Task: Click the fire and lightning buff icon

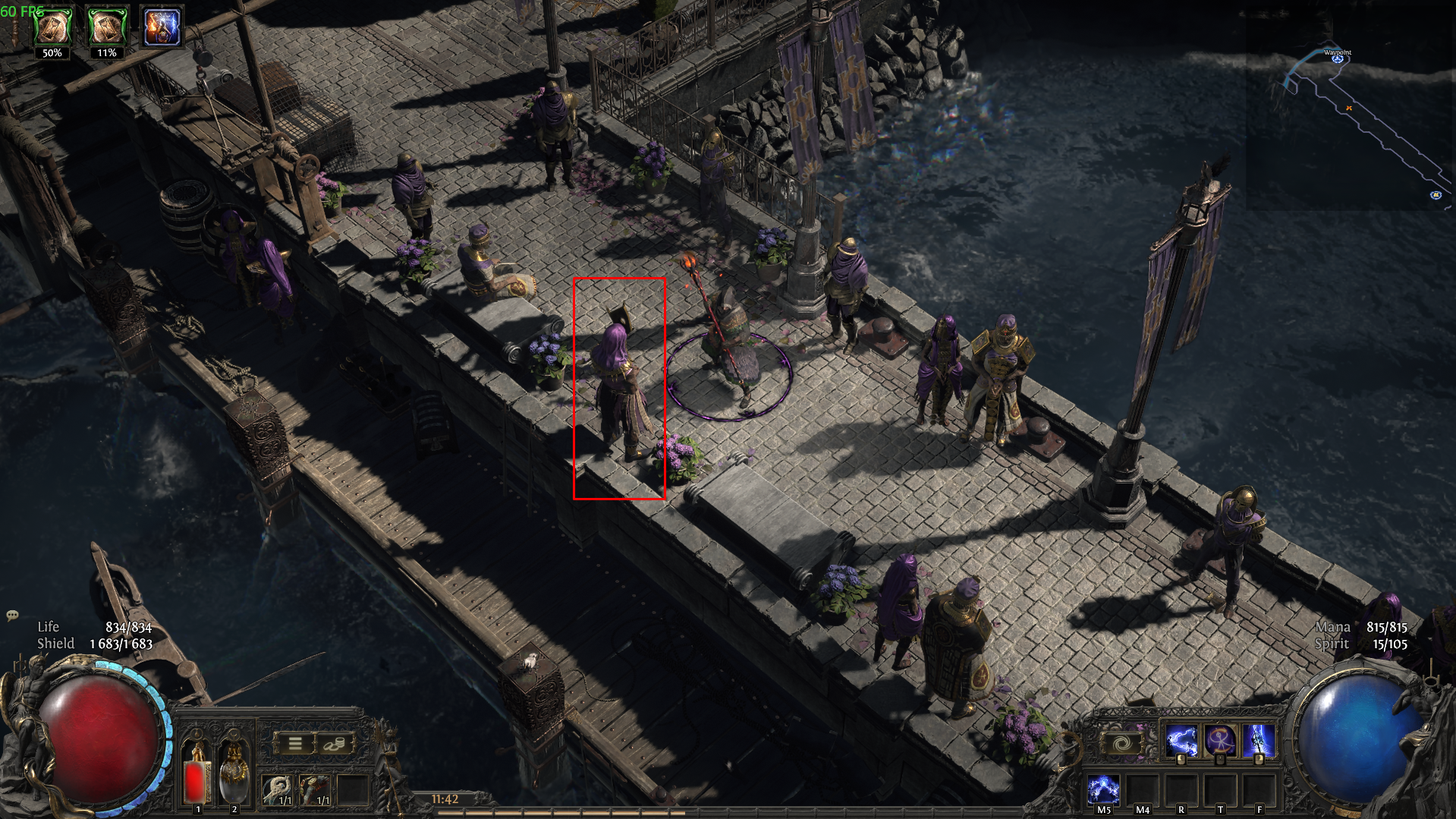Action: pyautogui.click(x=162, y=27)
